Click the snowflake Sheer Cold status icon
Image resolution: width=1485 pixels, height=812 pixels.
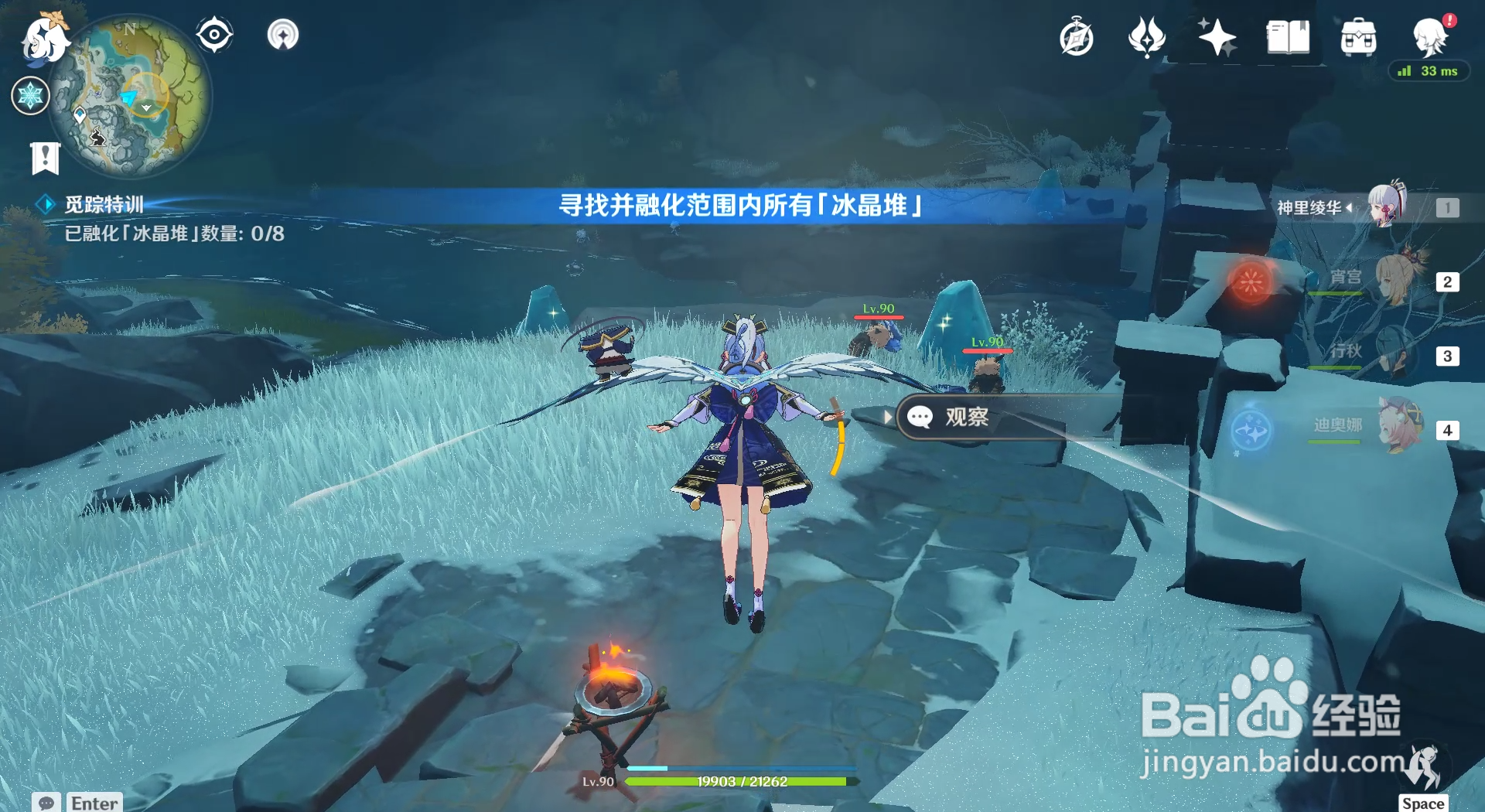30,96
